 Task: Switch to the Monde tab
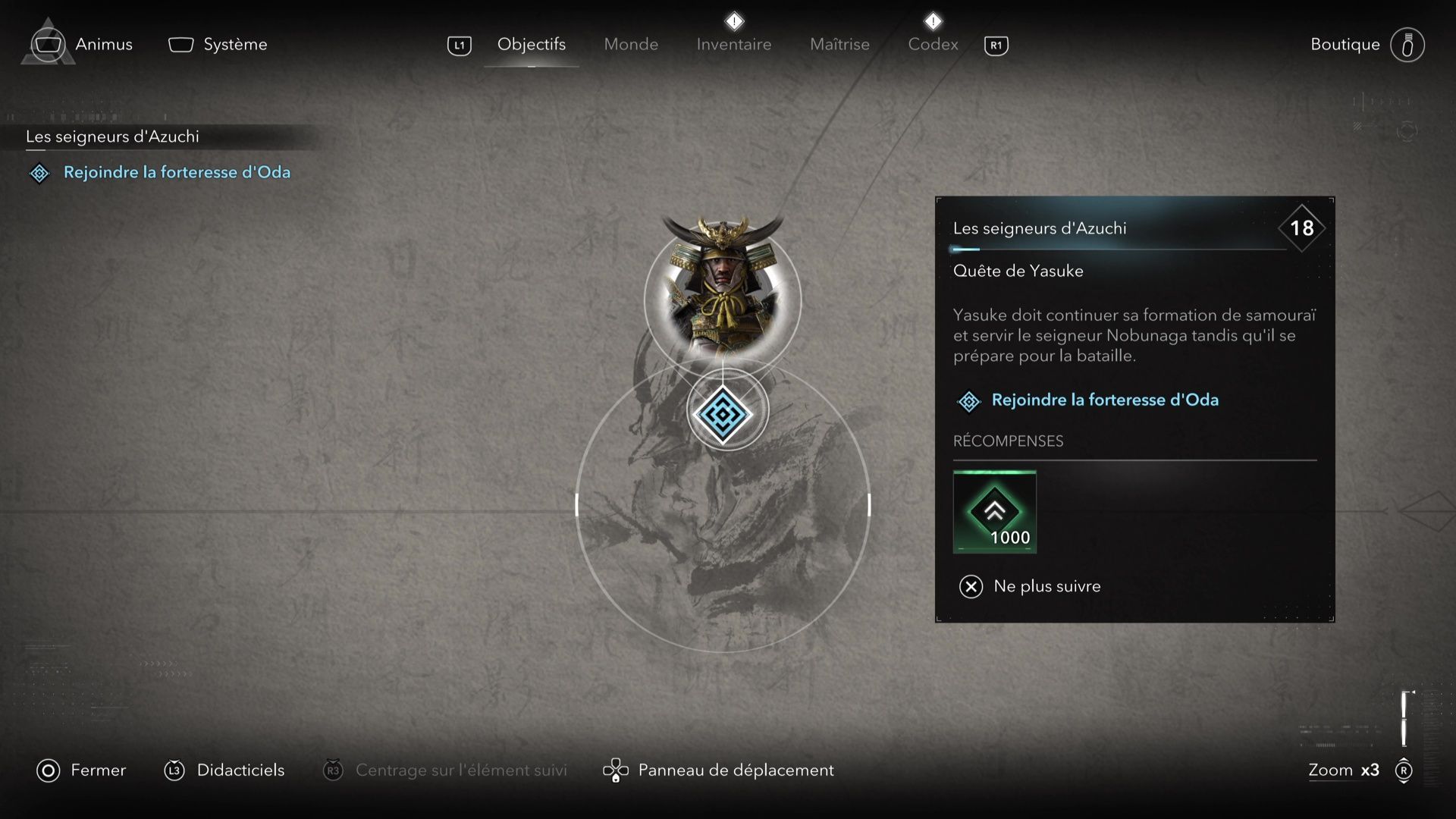click(x=630, y=44)
